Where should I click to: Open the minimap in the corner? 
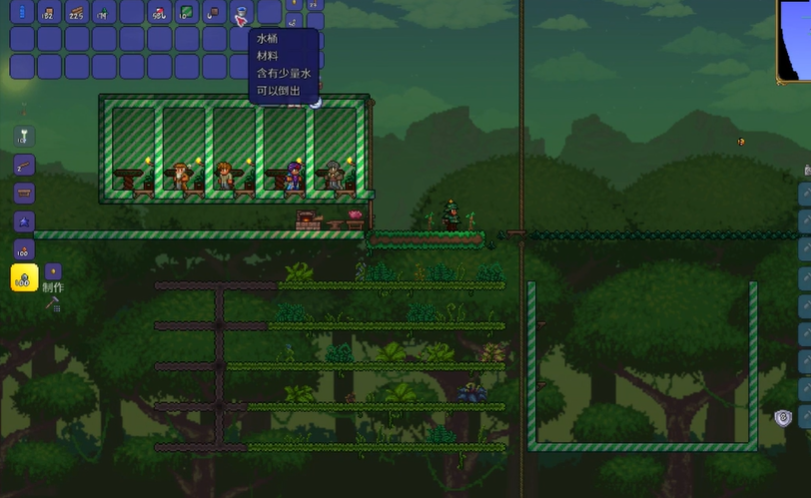793,40
